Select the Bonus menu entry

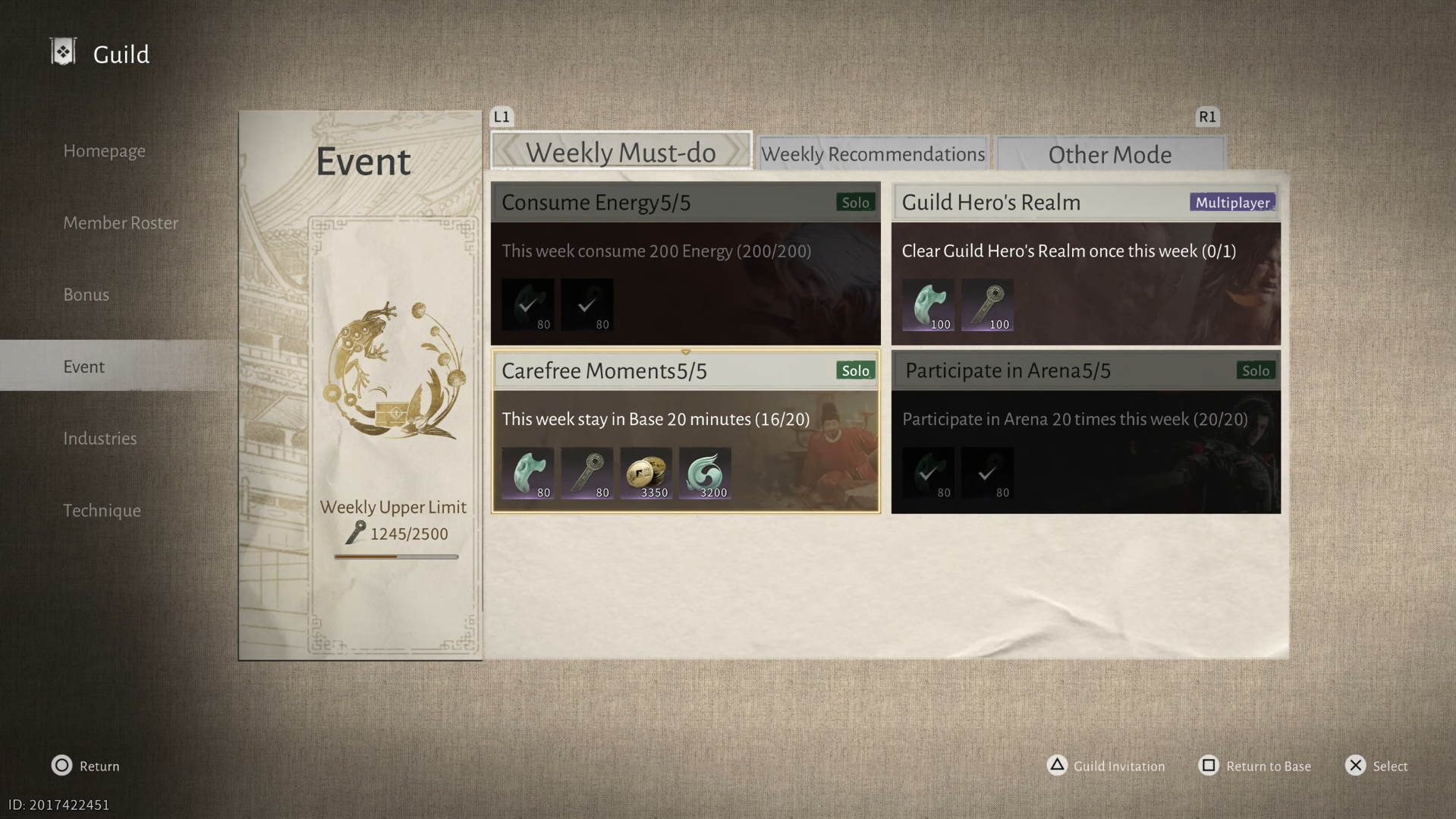coord(86,295)
